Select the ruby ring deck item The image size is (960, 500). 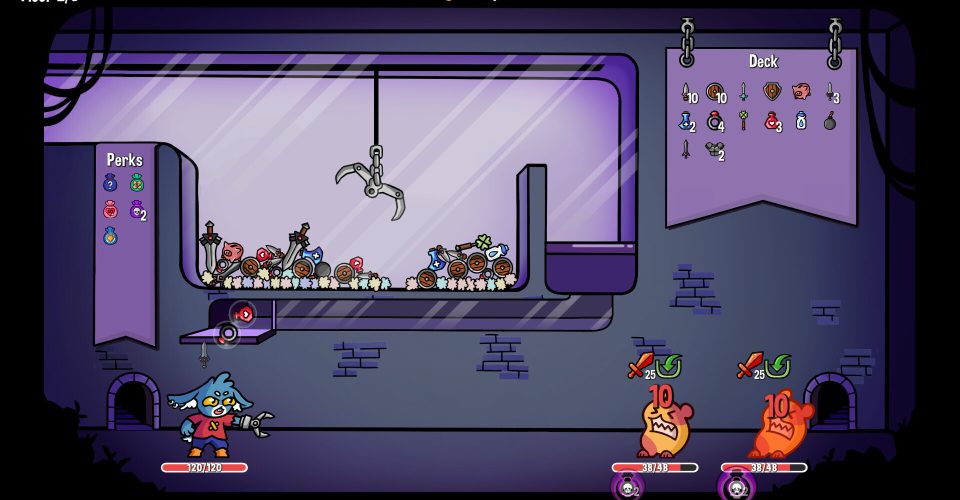click(x=714, y=121)
